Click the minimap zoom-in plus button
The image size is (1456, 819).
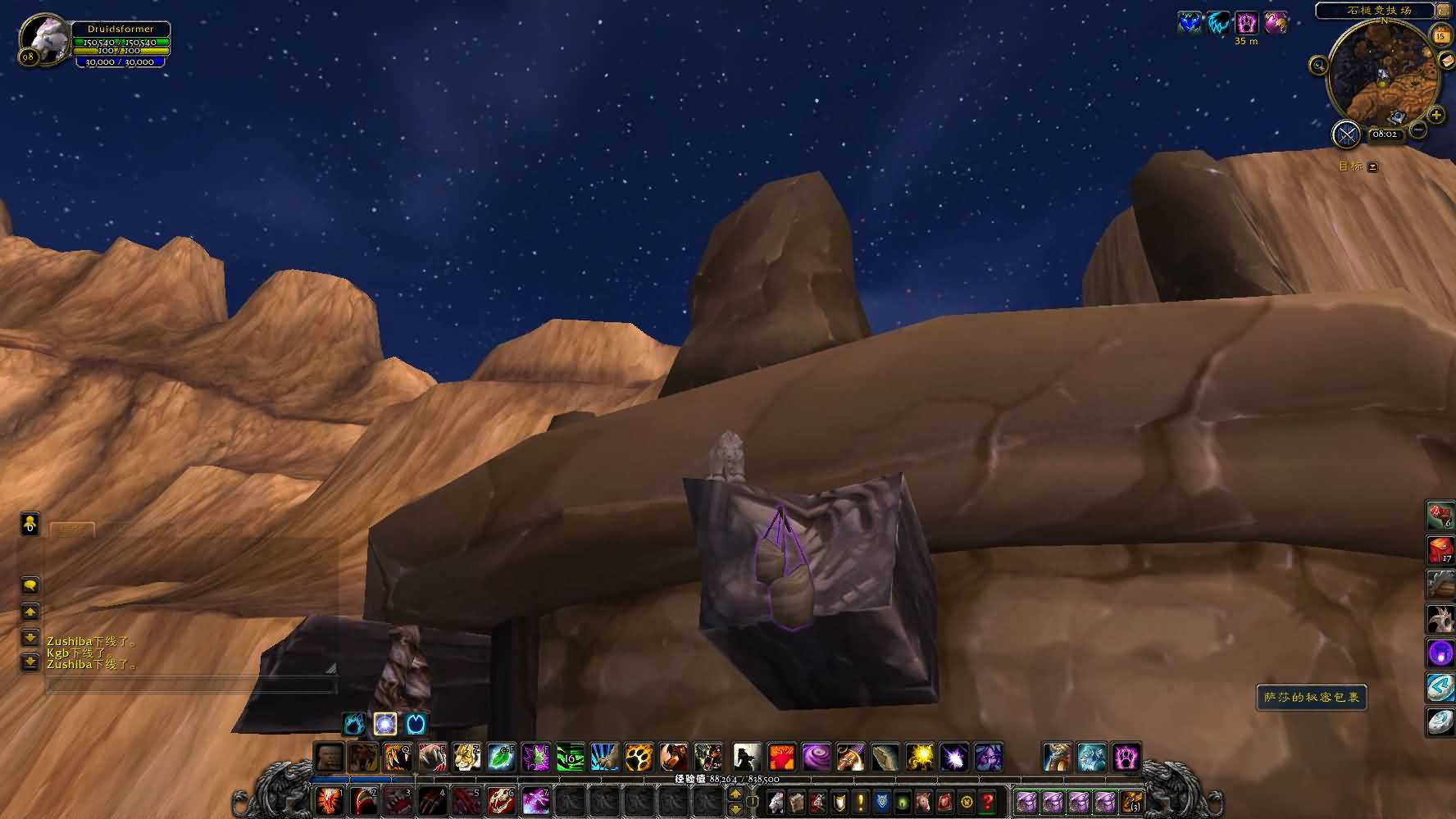coord(1436,116)
